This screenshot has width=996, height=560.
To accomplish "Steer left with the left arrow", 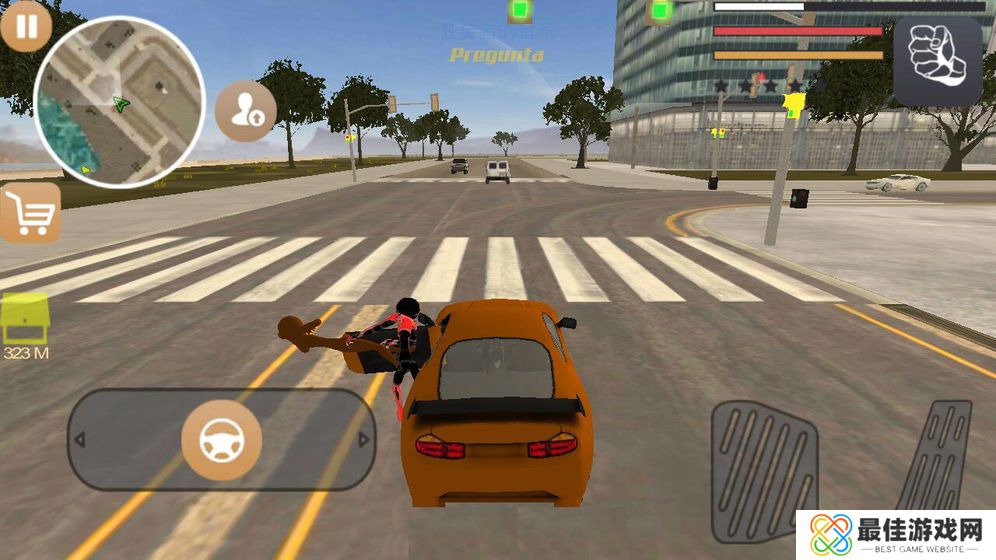I will pyautogui.click(x=80, y=440).
